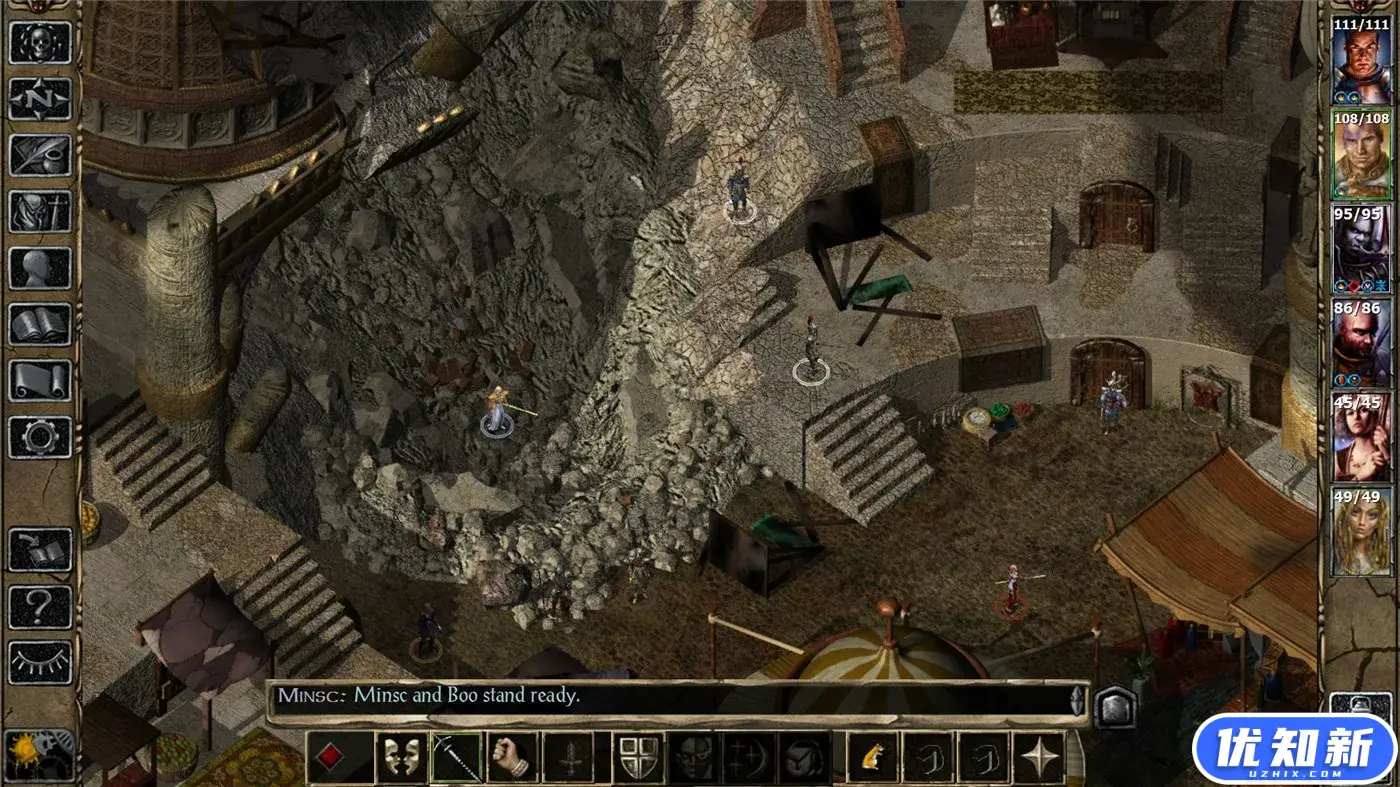Image resolution: width=1400 pixels, height=787 pixels.
Task: Activate the two-masks talk action
Action: [400, 757]
